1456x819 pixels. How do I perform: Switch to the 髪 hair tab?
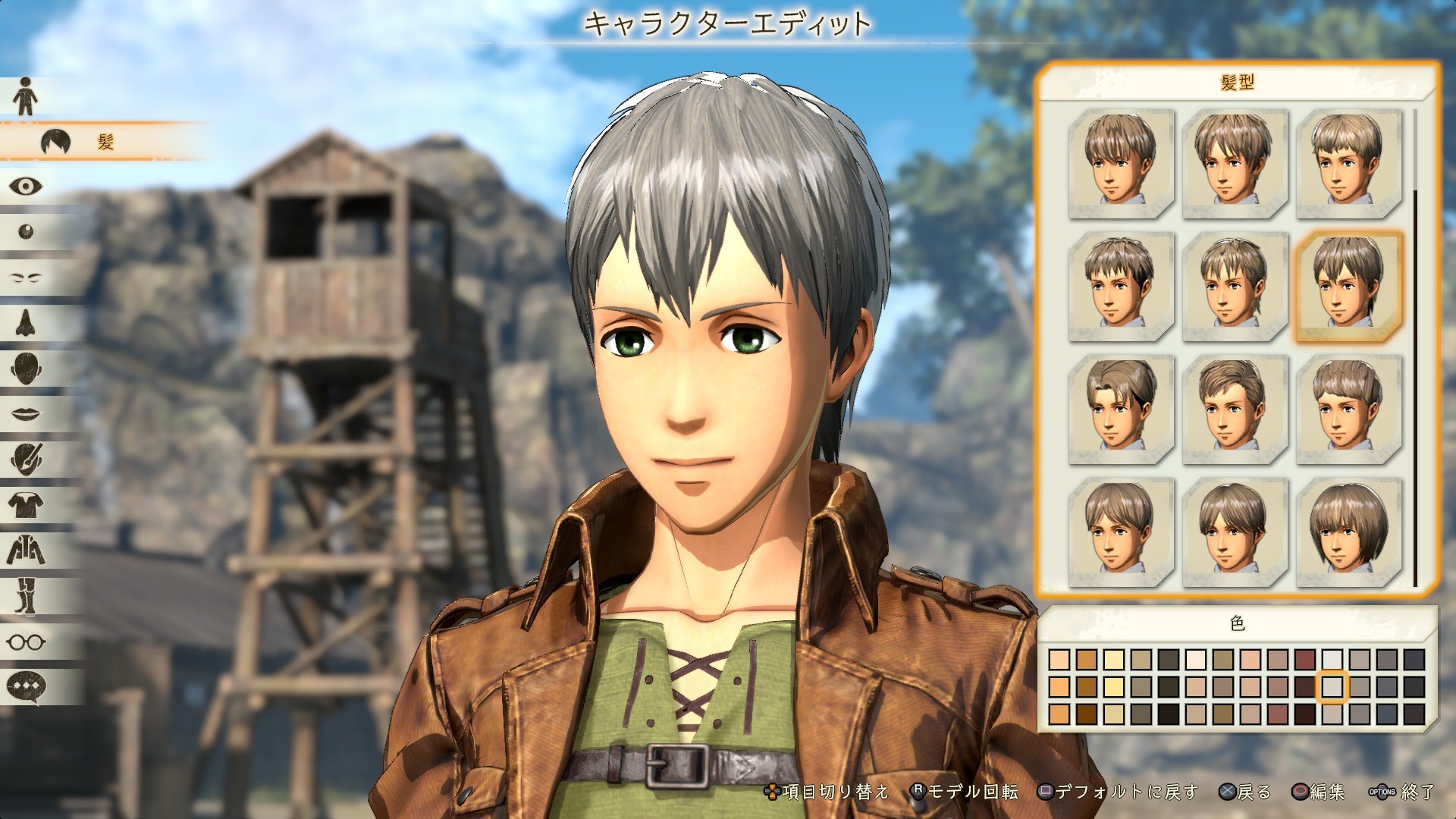106,140
